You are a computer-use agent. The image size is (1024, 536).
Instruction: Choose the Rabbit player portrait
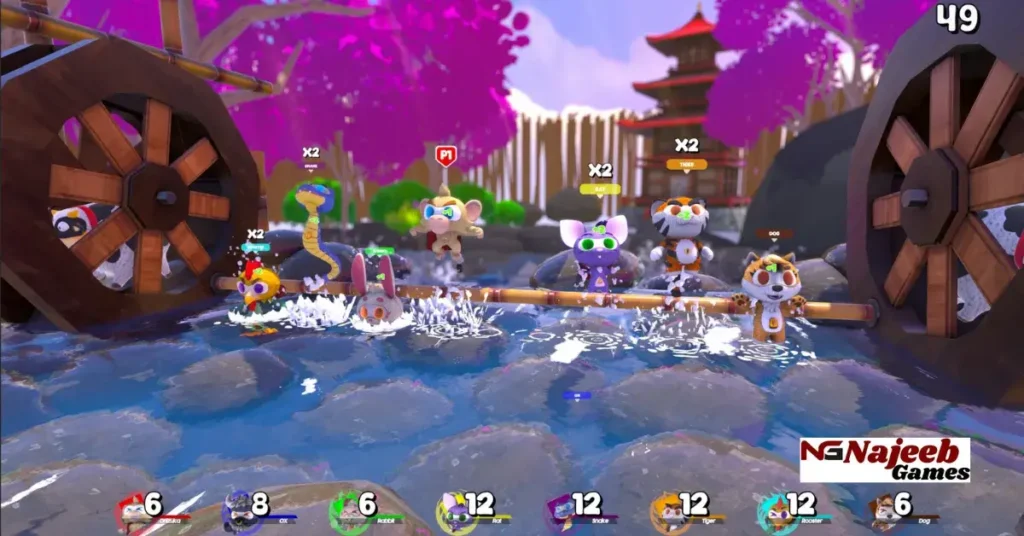[x=345, y=512]
